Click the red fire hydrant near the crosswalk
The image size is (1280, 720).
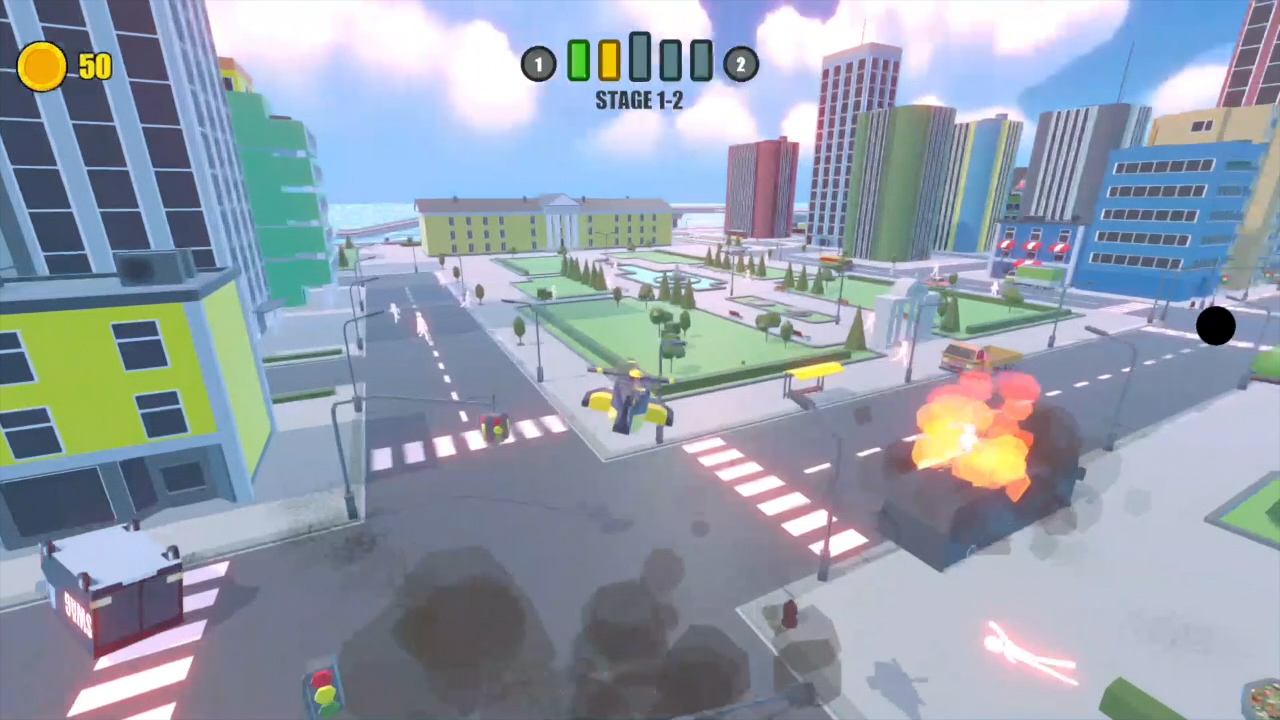tap(790, 613)
